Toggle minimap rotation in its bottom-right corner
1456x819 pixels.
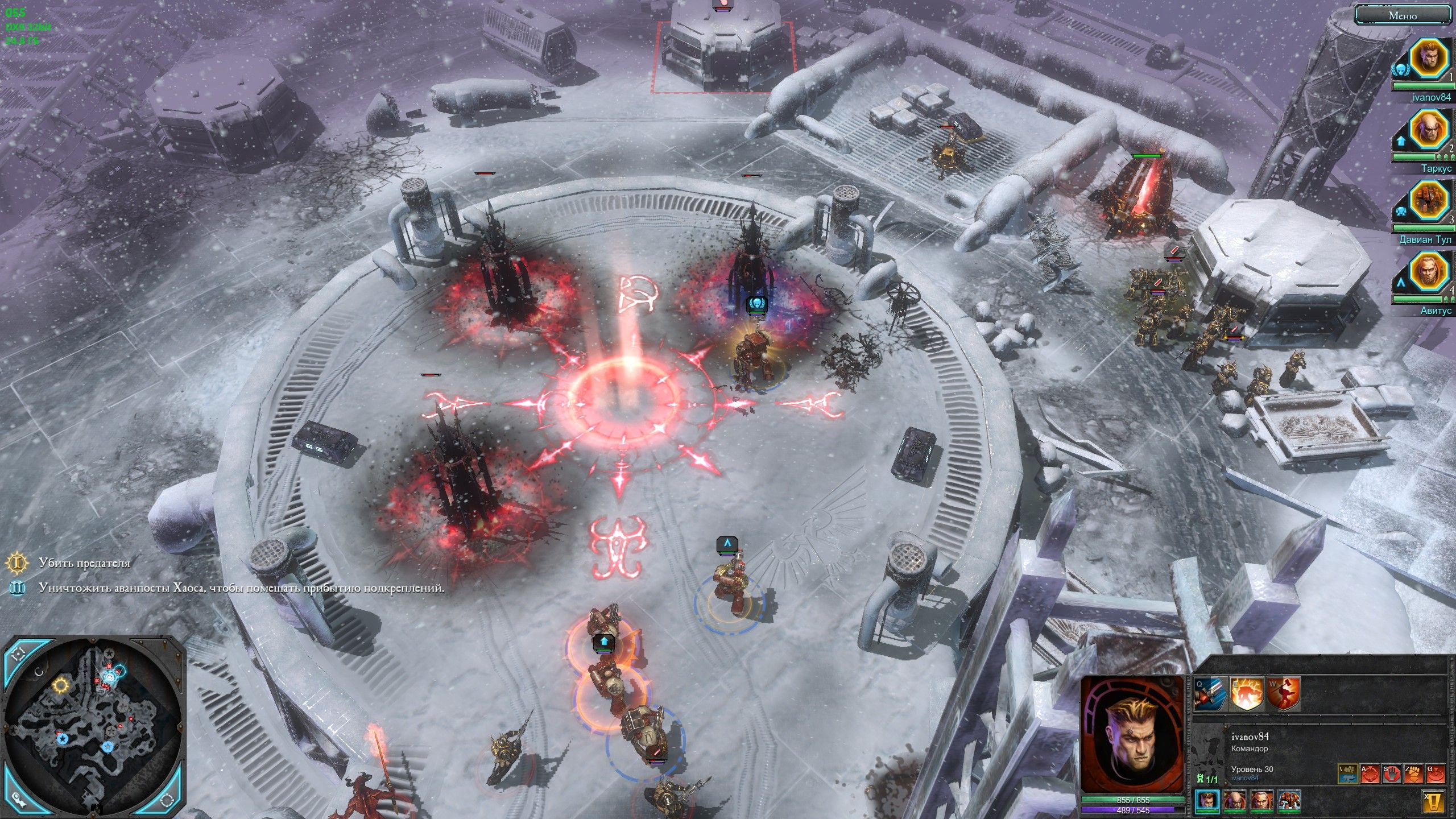(167, 800)
